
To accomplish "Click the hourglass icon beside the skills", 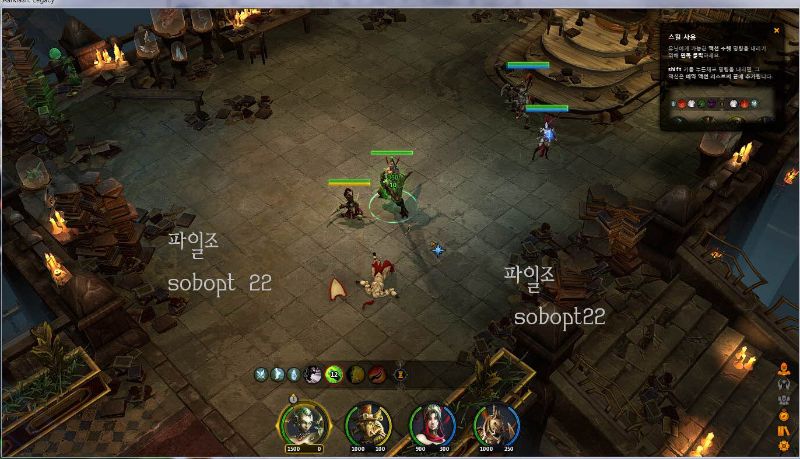I will (400, 375).
